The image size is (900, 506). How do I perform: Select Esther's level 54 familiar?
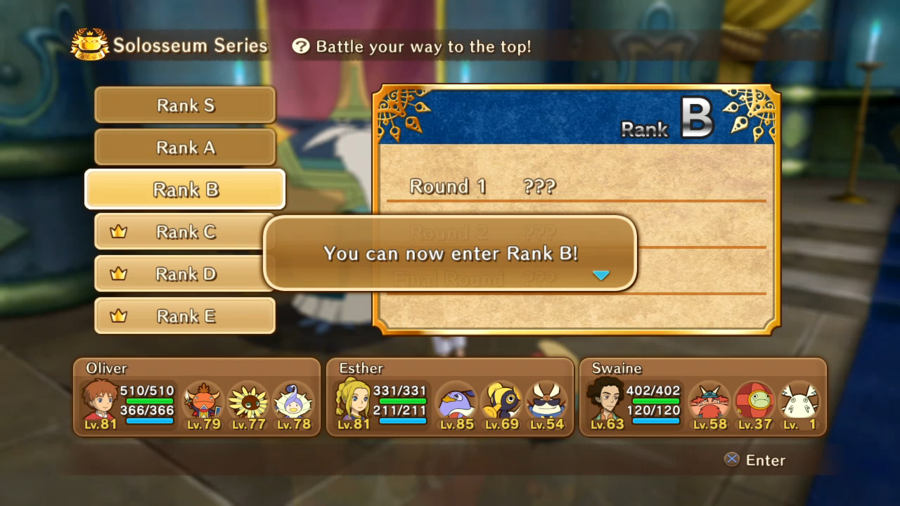click(x=546, y=402)
